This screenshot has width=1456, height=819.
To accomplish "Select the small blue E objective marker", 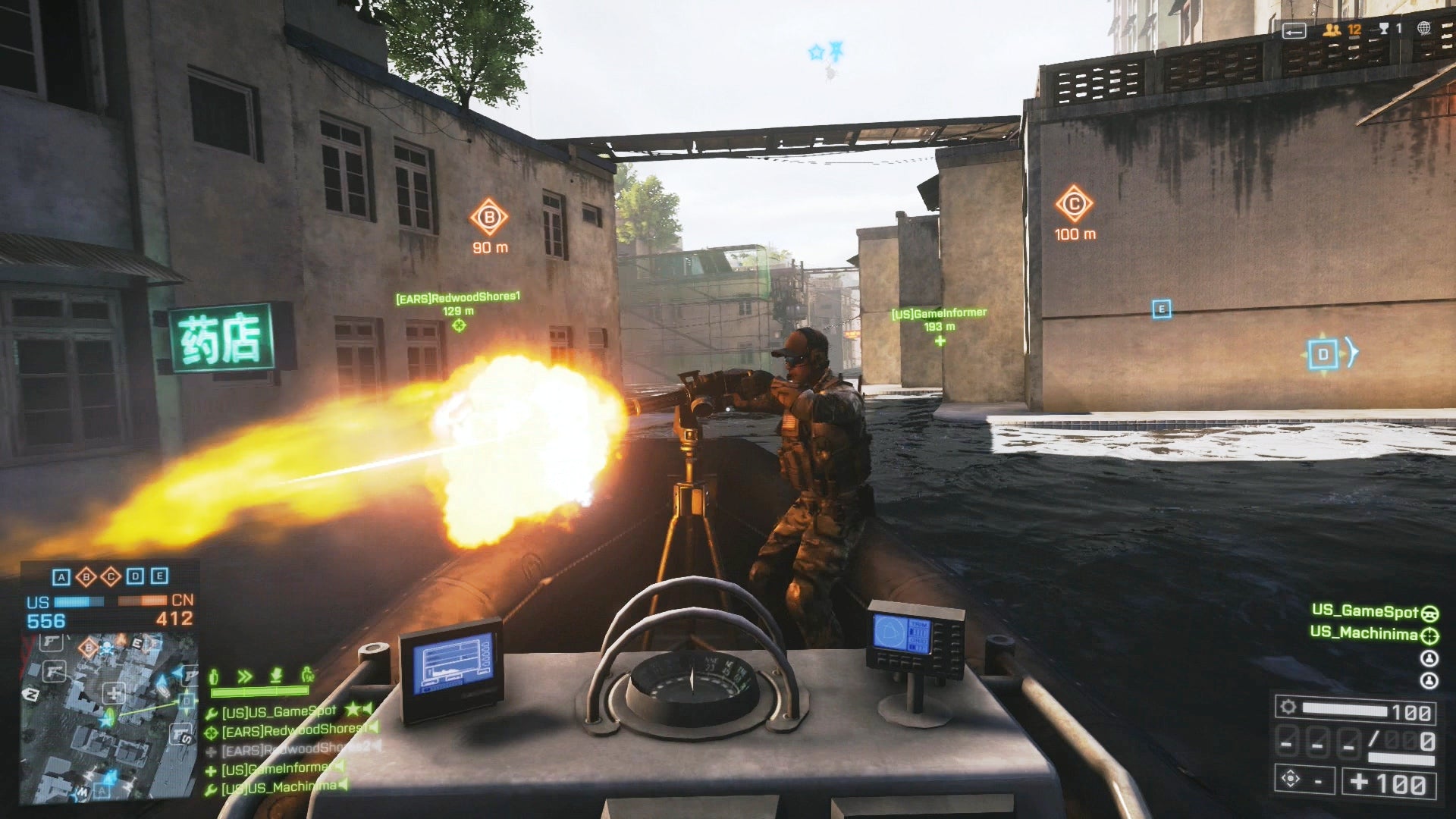I will 1161,309.
